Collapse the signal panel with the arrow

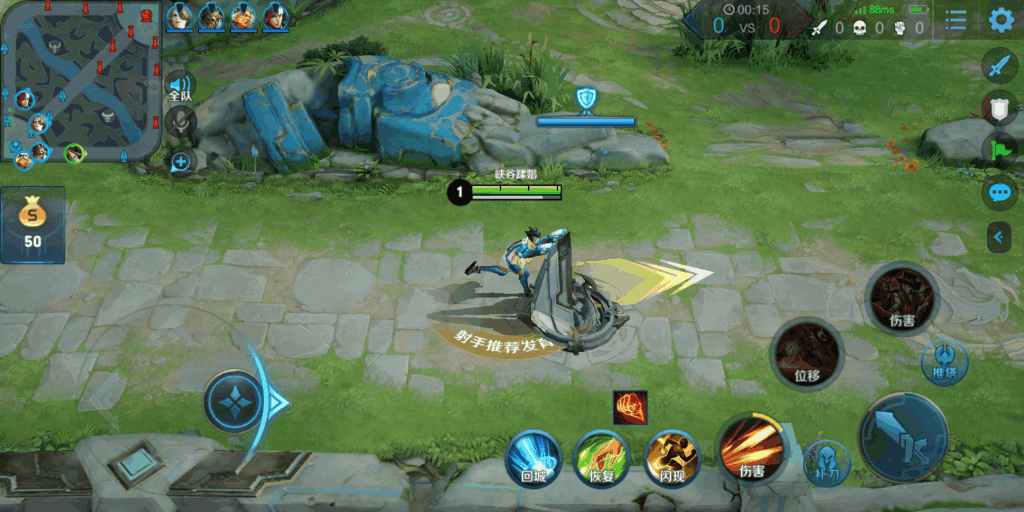tap(998, 237)
